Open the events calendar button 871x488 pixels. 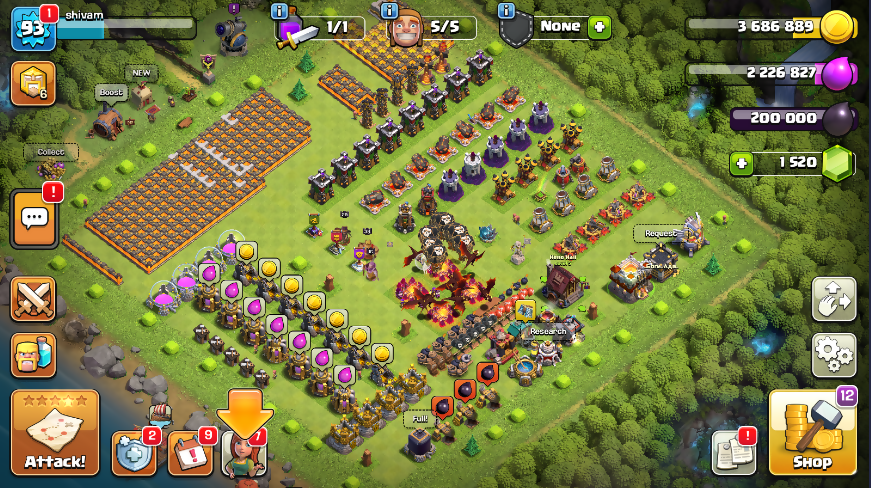(x=190, y=453)
